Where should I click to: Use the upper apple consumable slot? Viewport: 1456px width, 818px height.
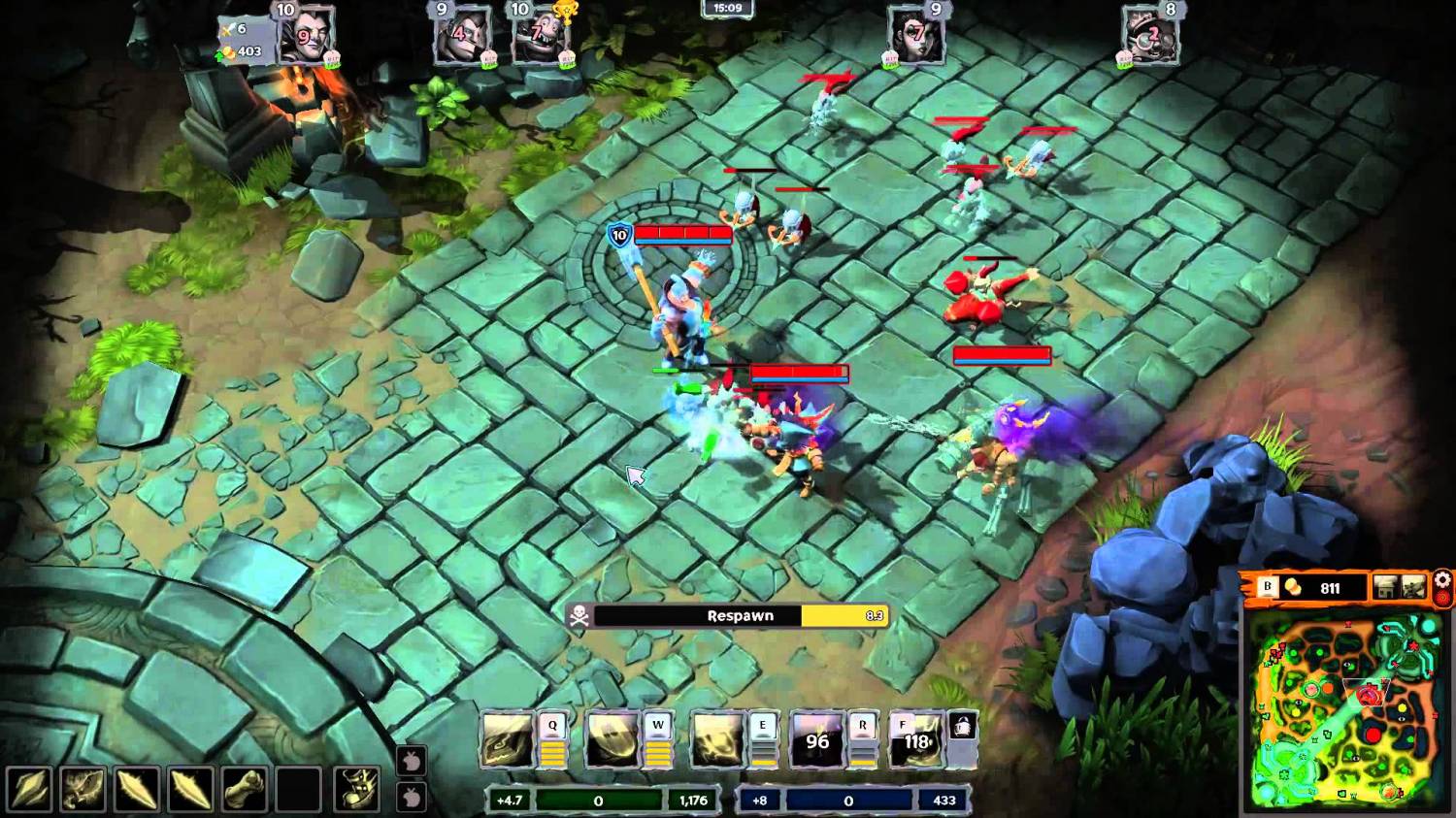(x=412, y=761)
